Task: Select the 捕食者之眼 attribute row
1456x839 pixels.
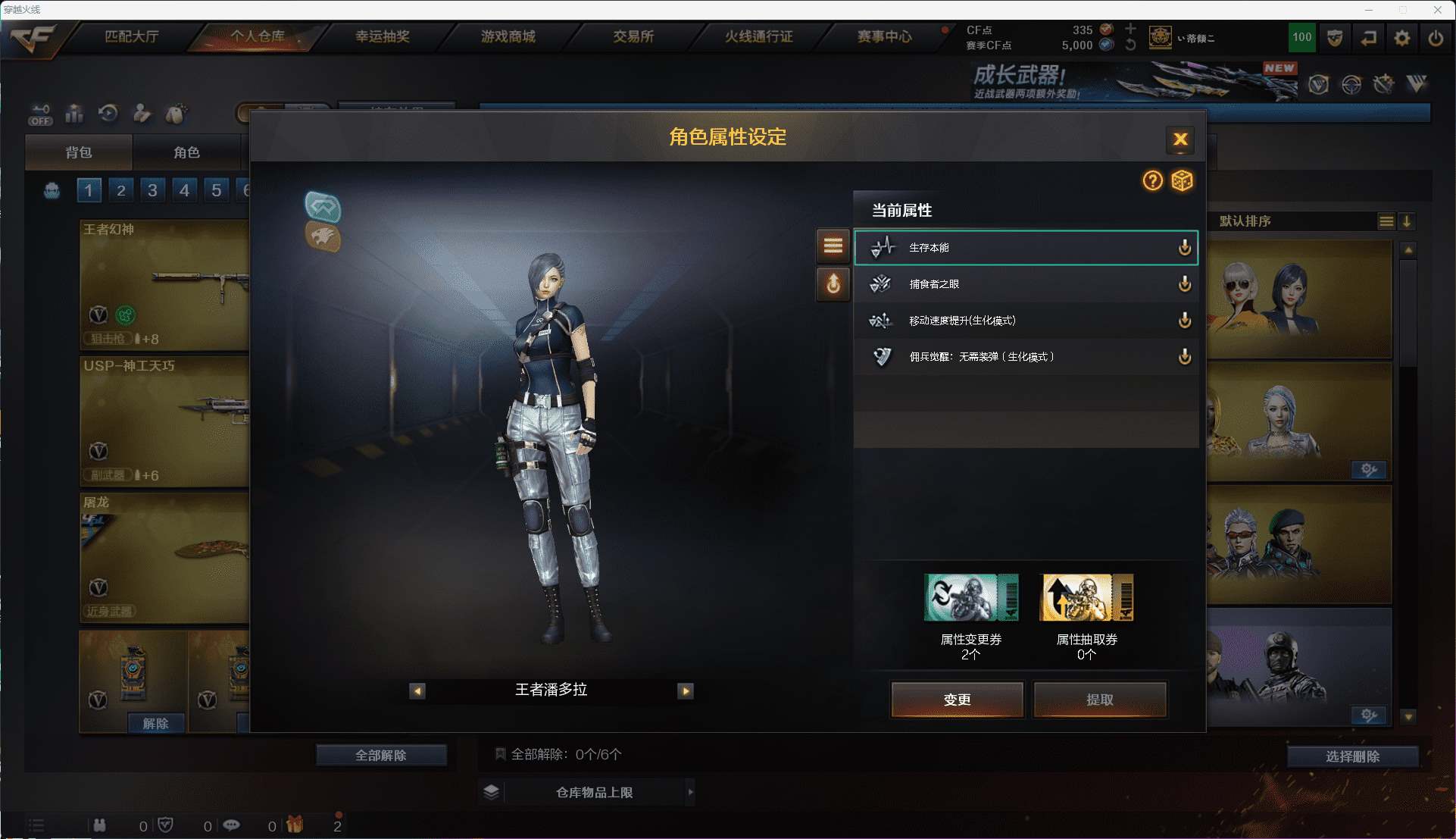Action: pos(1025,284)
